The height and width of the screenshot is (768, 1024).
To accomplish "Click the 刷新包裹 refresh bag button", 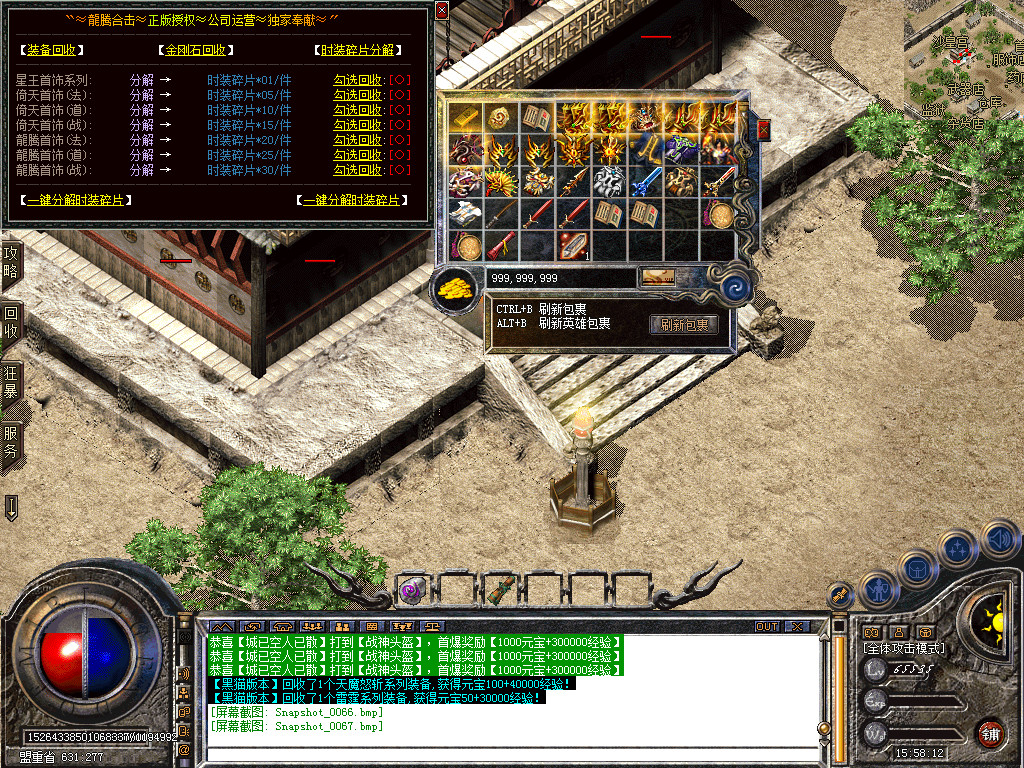I will coord(684,325).
